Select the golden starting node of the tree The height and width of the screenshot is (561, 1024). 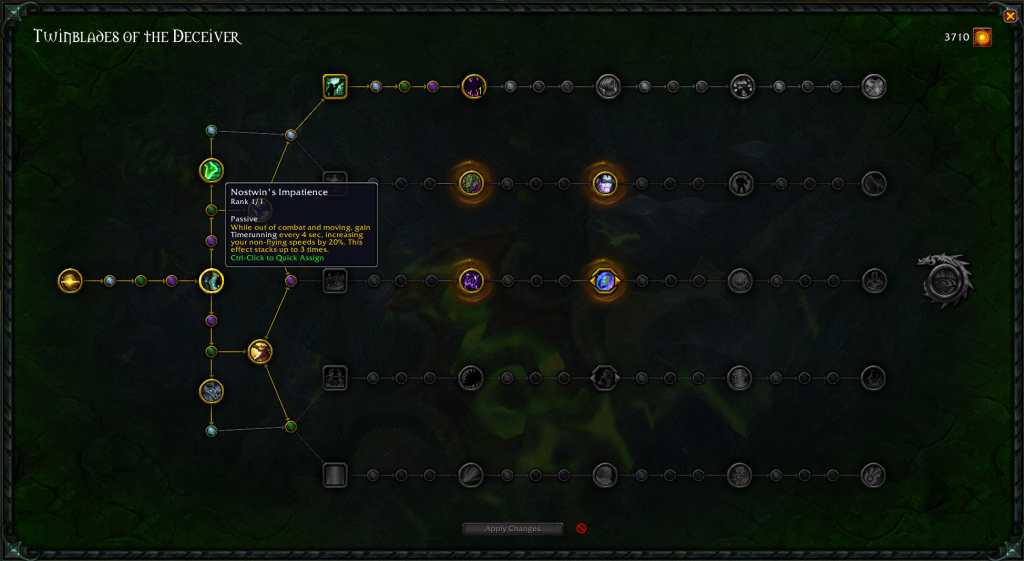coord(70,281)
